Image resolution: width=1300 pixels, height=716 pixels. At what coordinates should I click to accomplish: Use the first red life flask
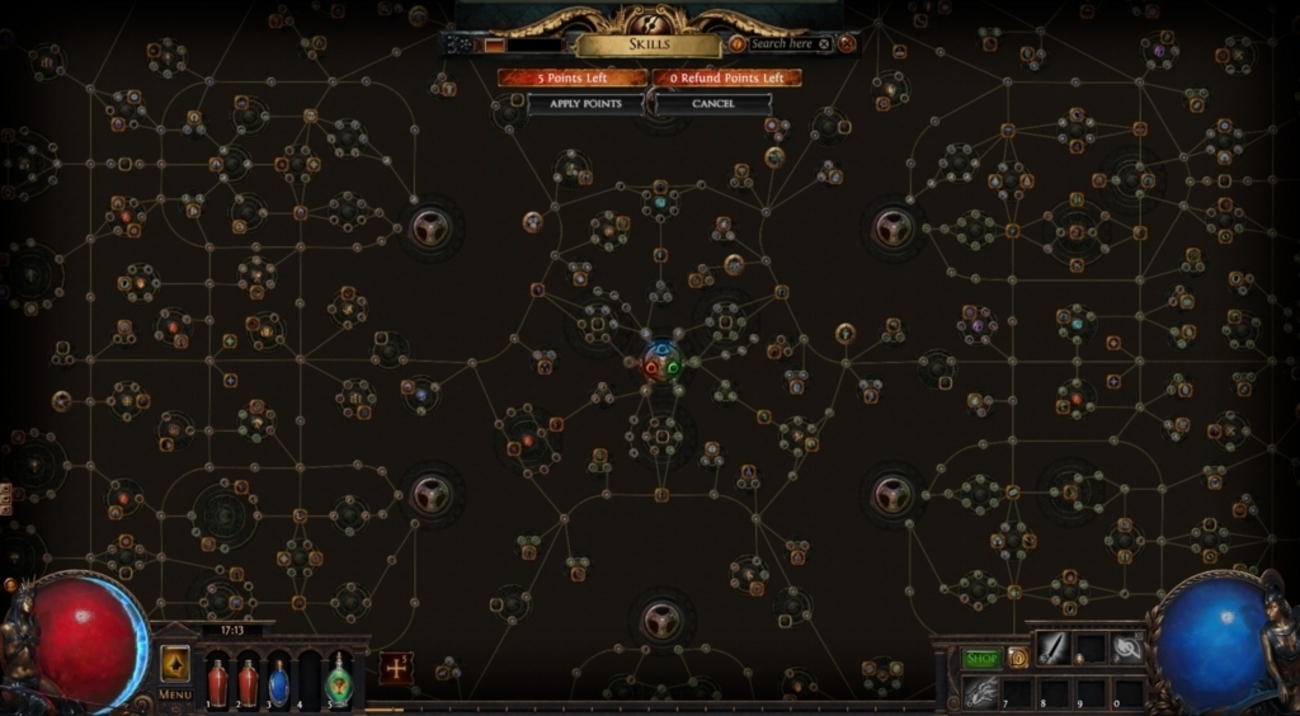click(217, 682)
